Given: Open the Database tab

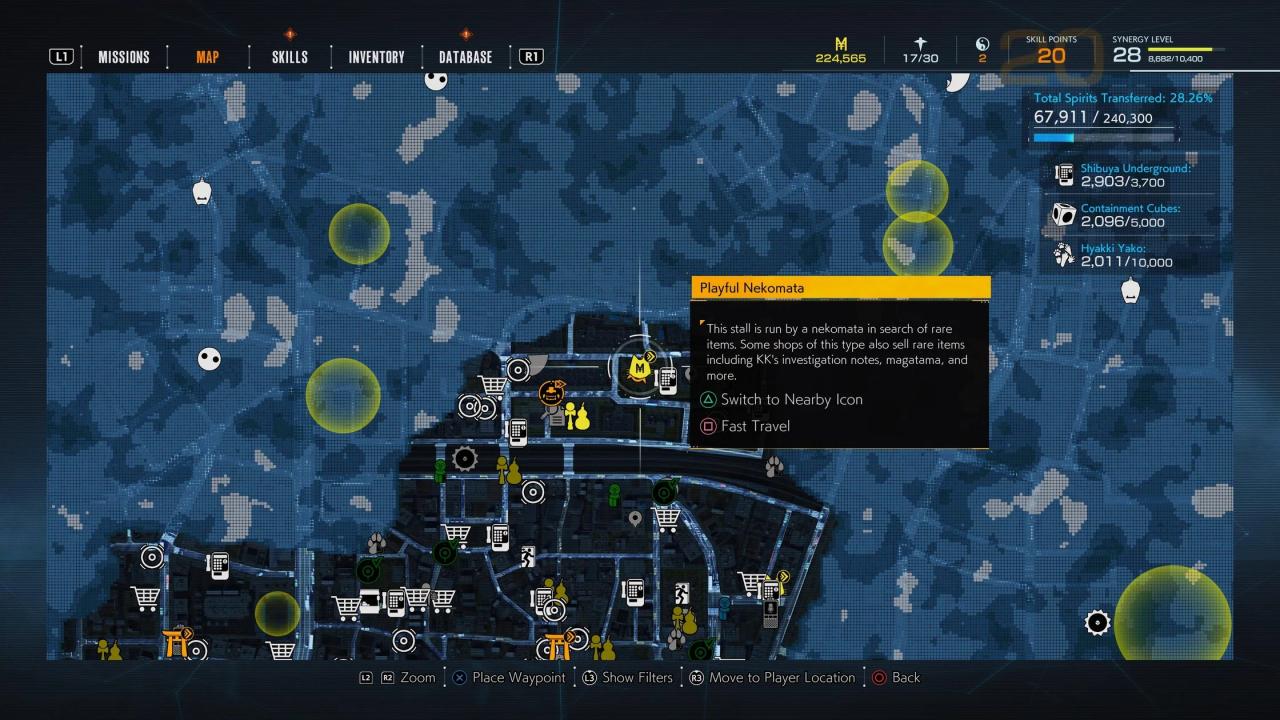Looking at the screenshot, I should click(465, 57).
